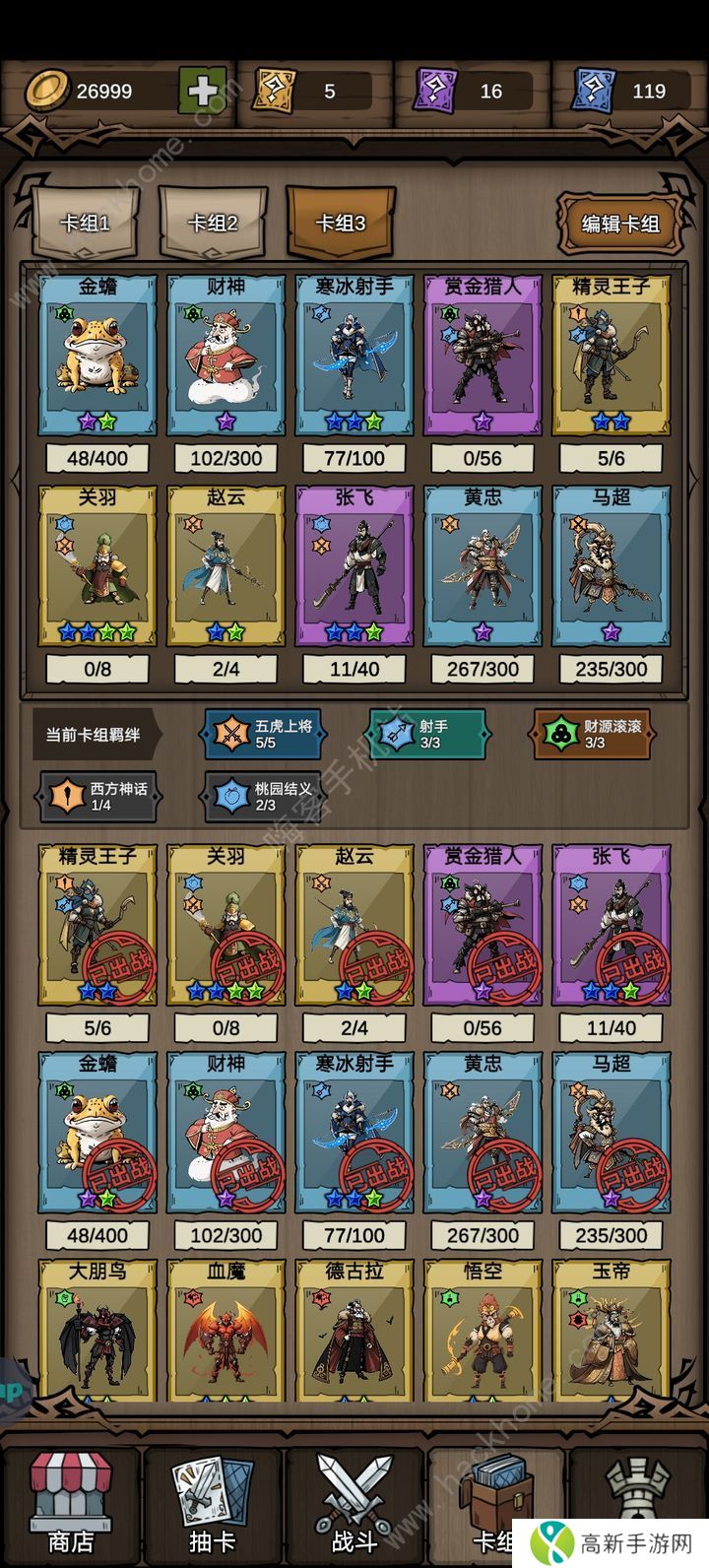Switch to the 卡组1 tab
The width and height of the screenshot is (709, 1568).
(85, 223)
